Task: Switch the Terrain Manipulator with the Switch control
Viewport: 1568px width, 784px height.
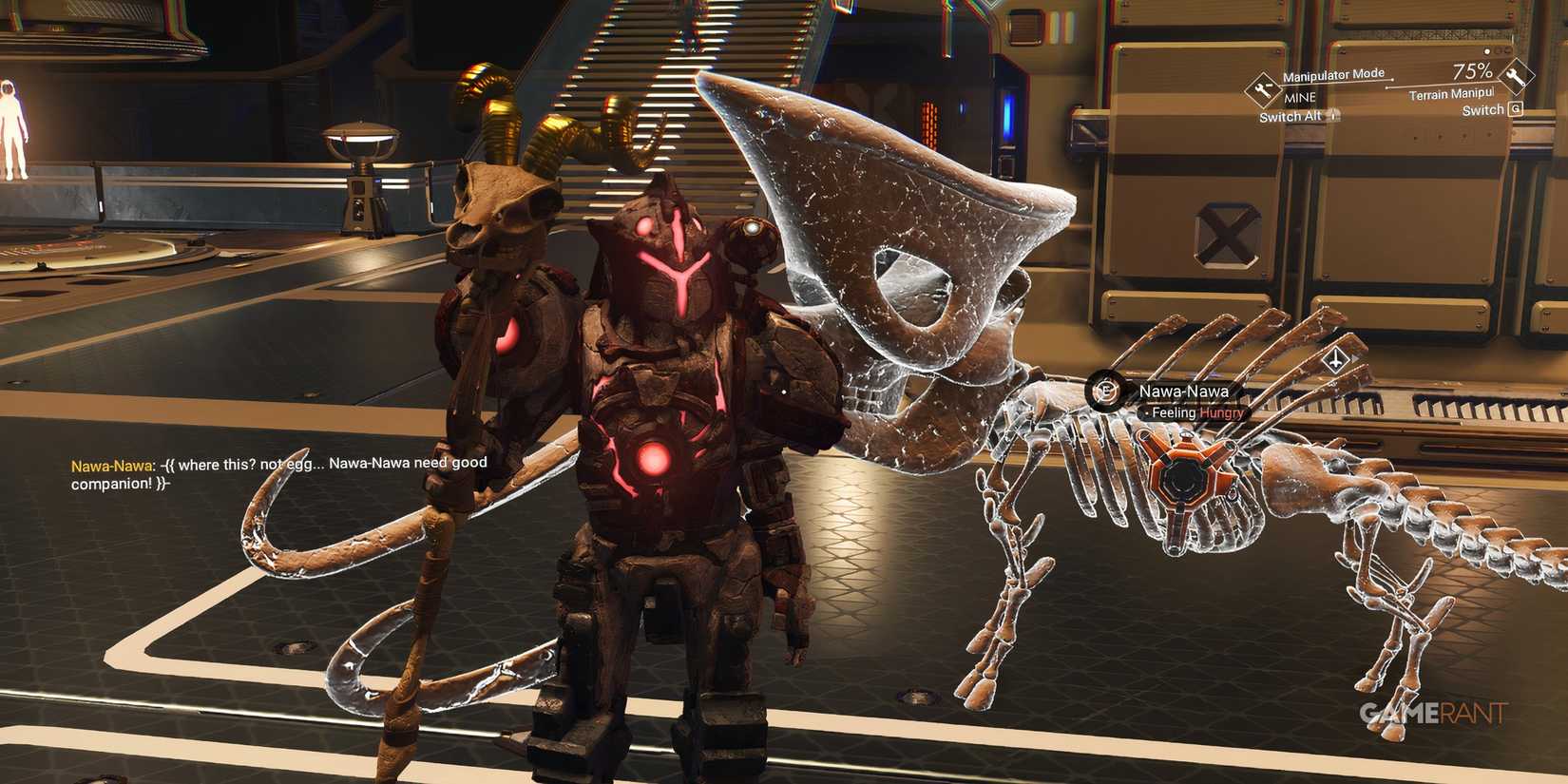Action: point(1482,109)
